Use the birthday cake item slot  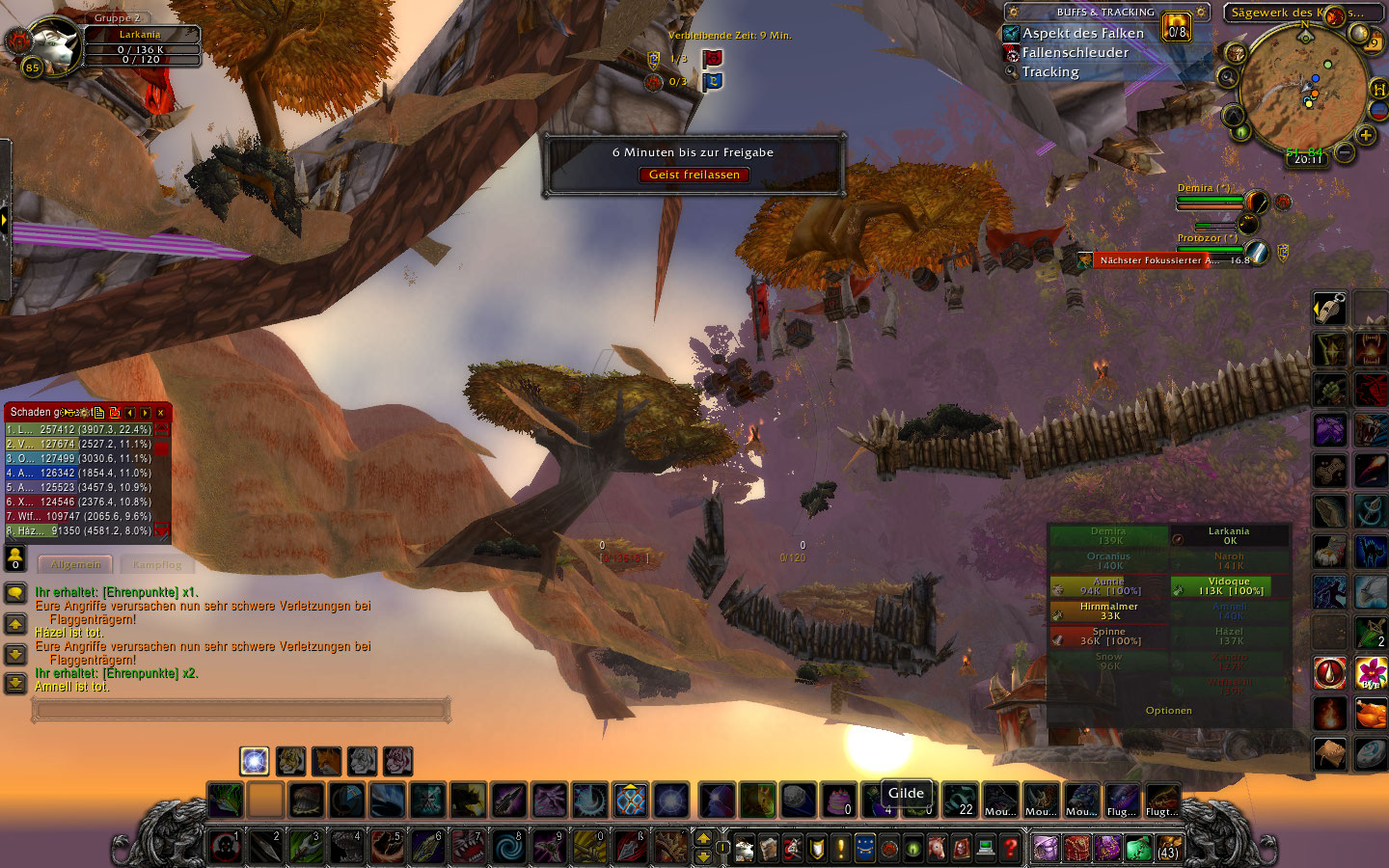[838, 800]
